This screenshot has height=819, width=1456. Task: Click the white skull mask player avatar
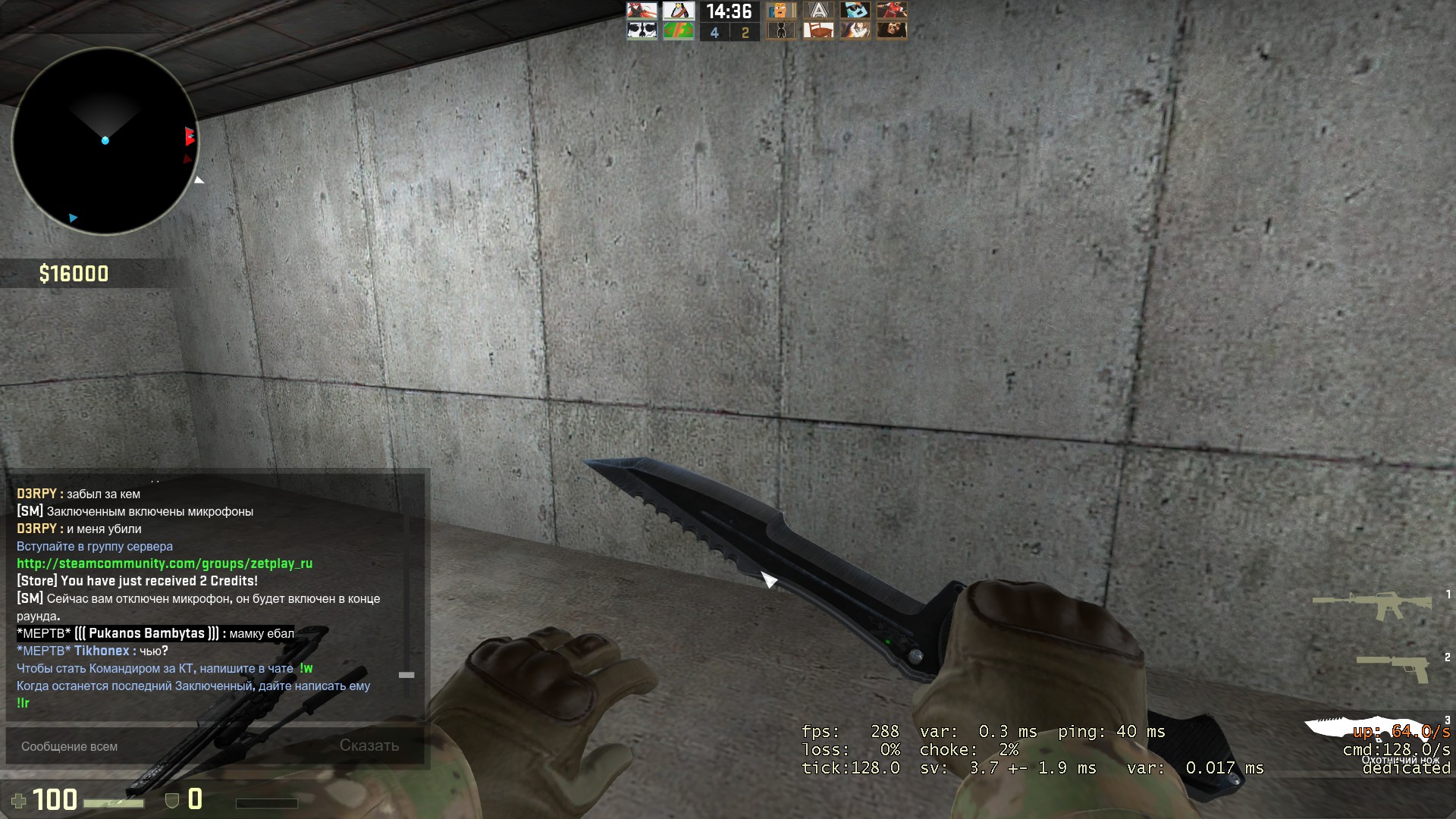[x=642, y=30]
